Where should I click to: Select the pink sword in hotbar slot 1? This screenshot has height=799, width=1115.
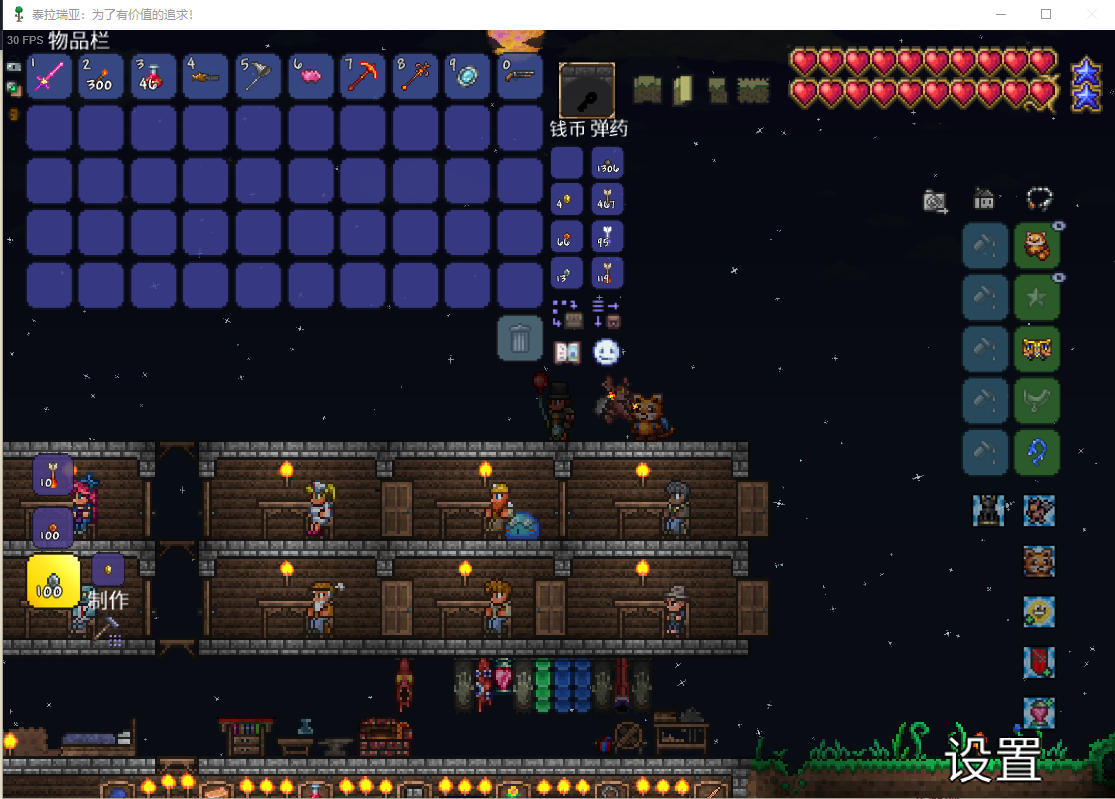click(x=49, y=76)
